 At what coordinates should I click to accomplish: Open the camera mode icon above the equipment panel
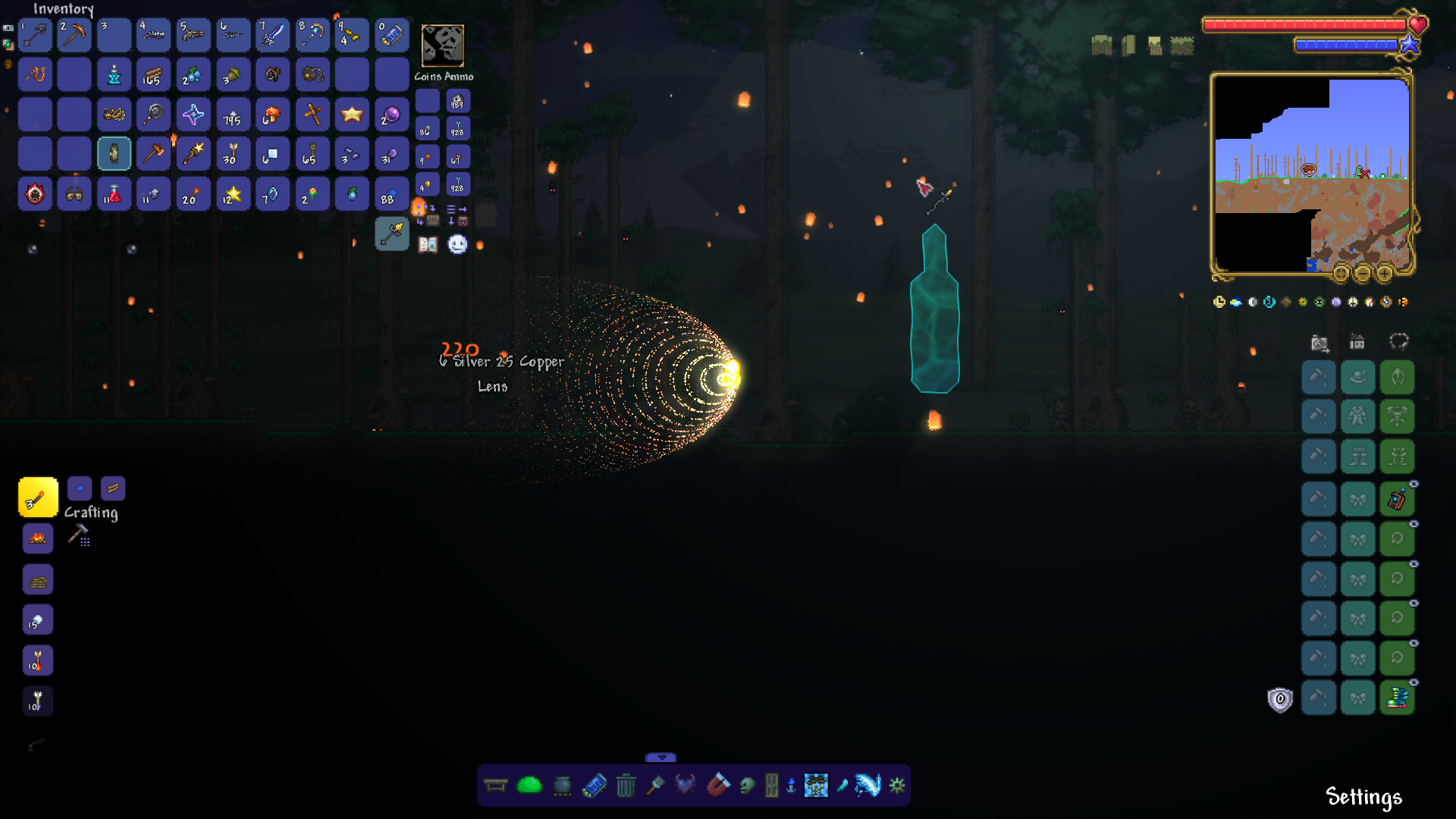point(1319,344)
